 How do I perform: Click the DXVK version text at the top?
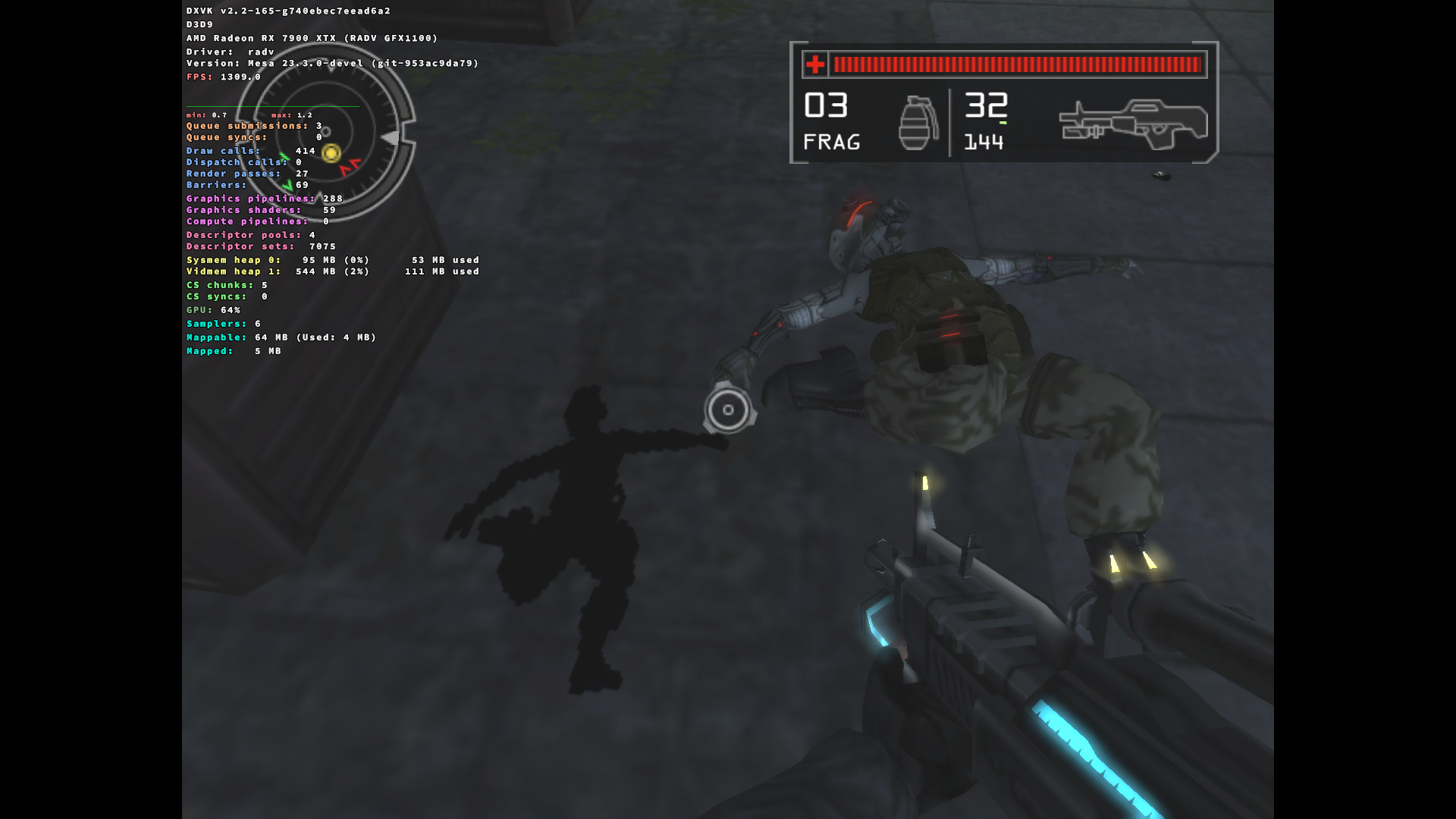pos(288,11)
